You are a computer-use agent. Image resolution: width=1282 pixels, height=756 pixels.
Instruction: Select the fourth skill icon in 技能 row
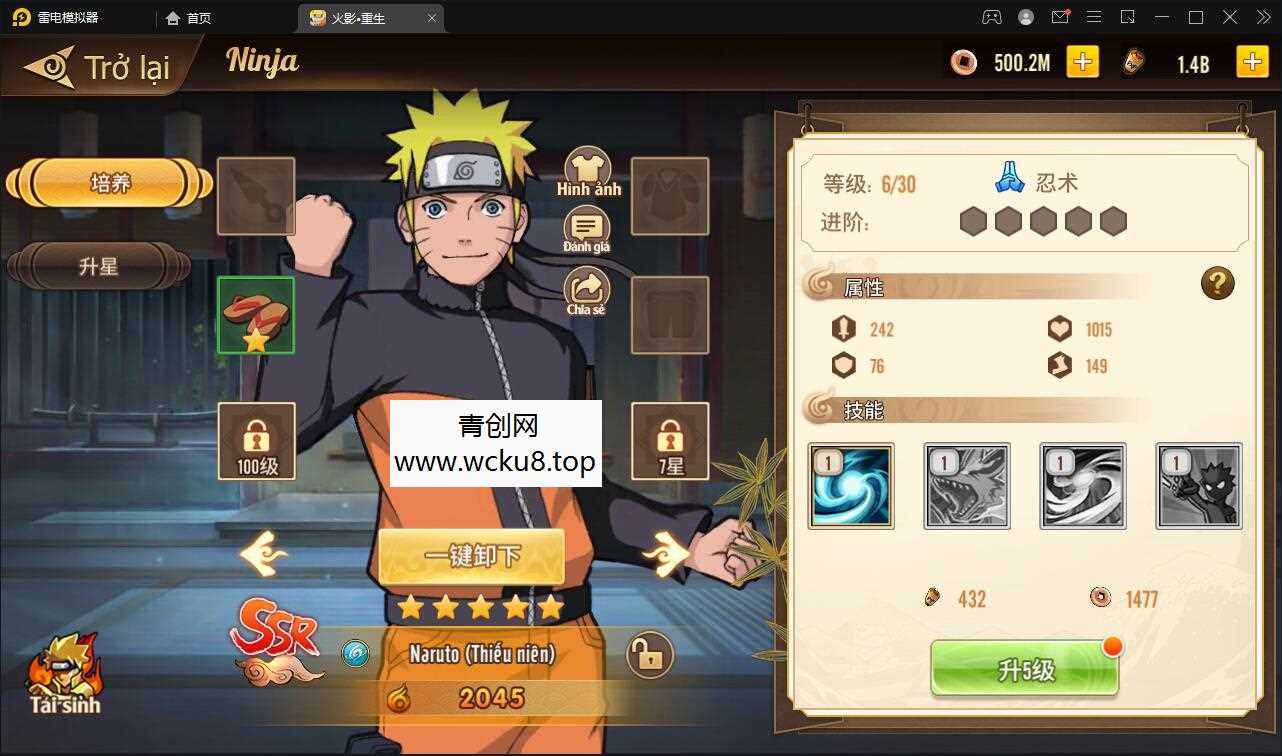coord(1198,486)
